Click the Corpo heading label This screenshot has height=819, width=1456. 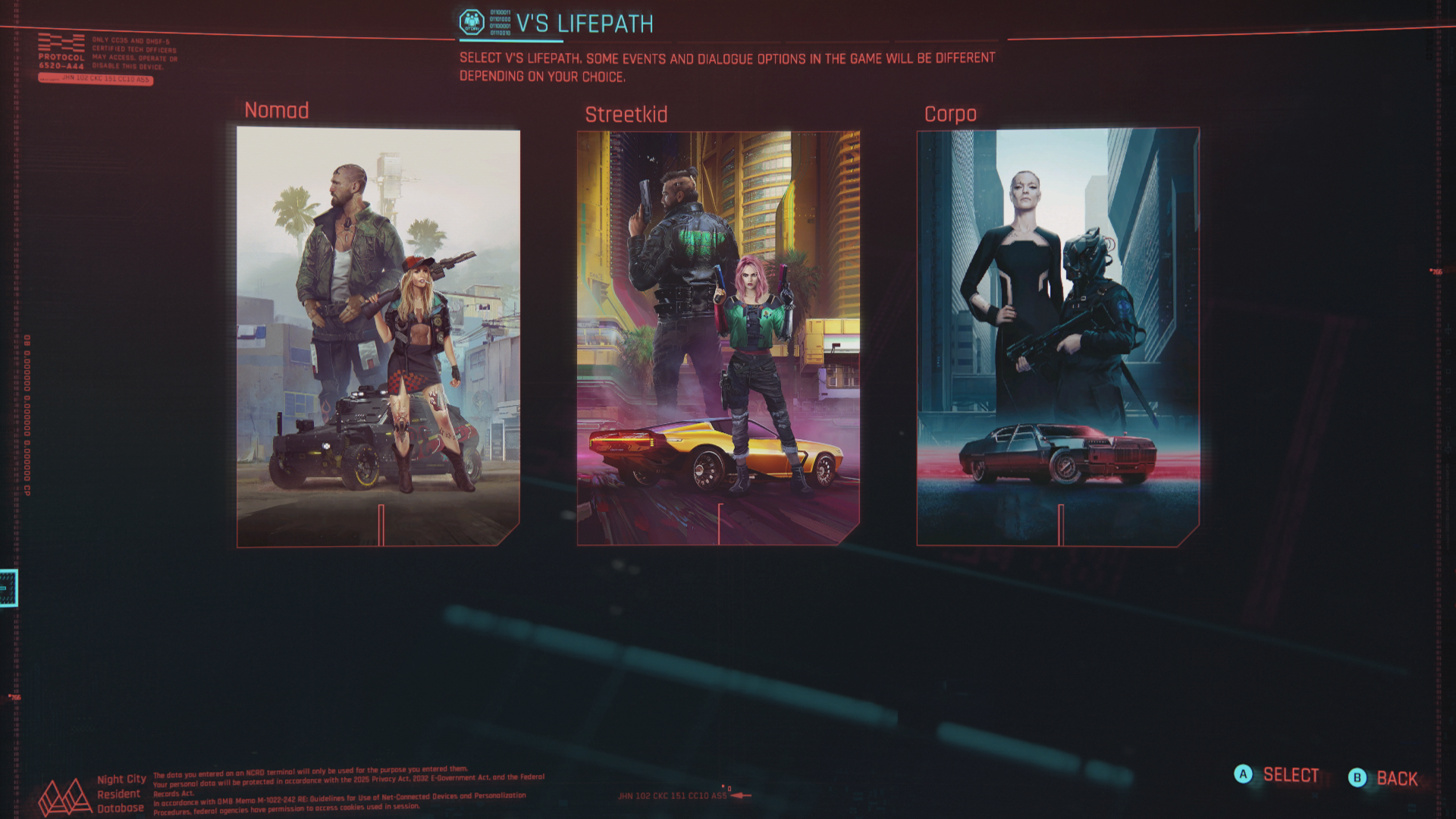[949, 115]
